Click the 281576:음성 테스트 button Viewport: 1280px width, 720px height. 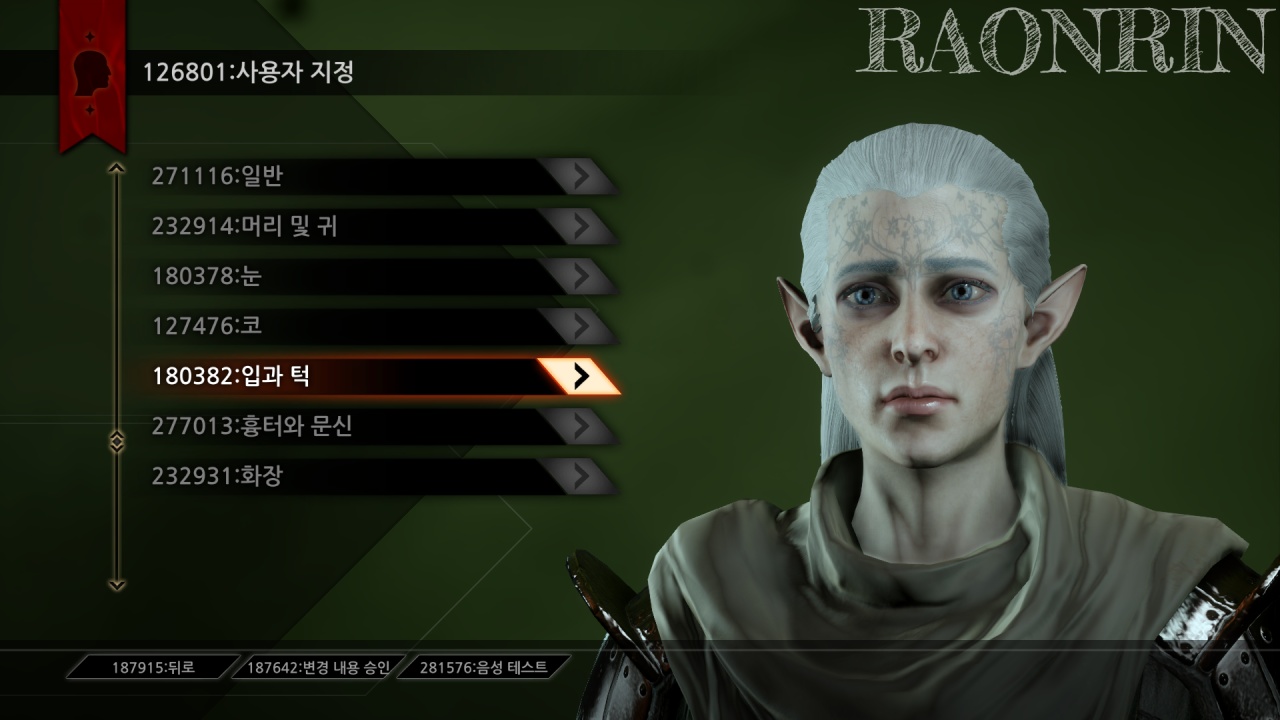[x=484, y=667]
